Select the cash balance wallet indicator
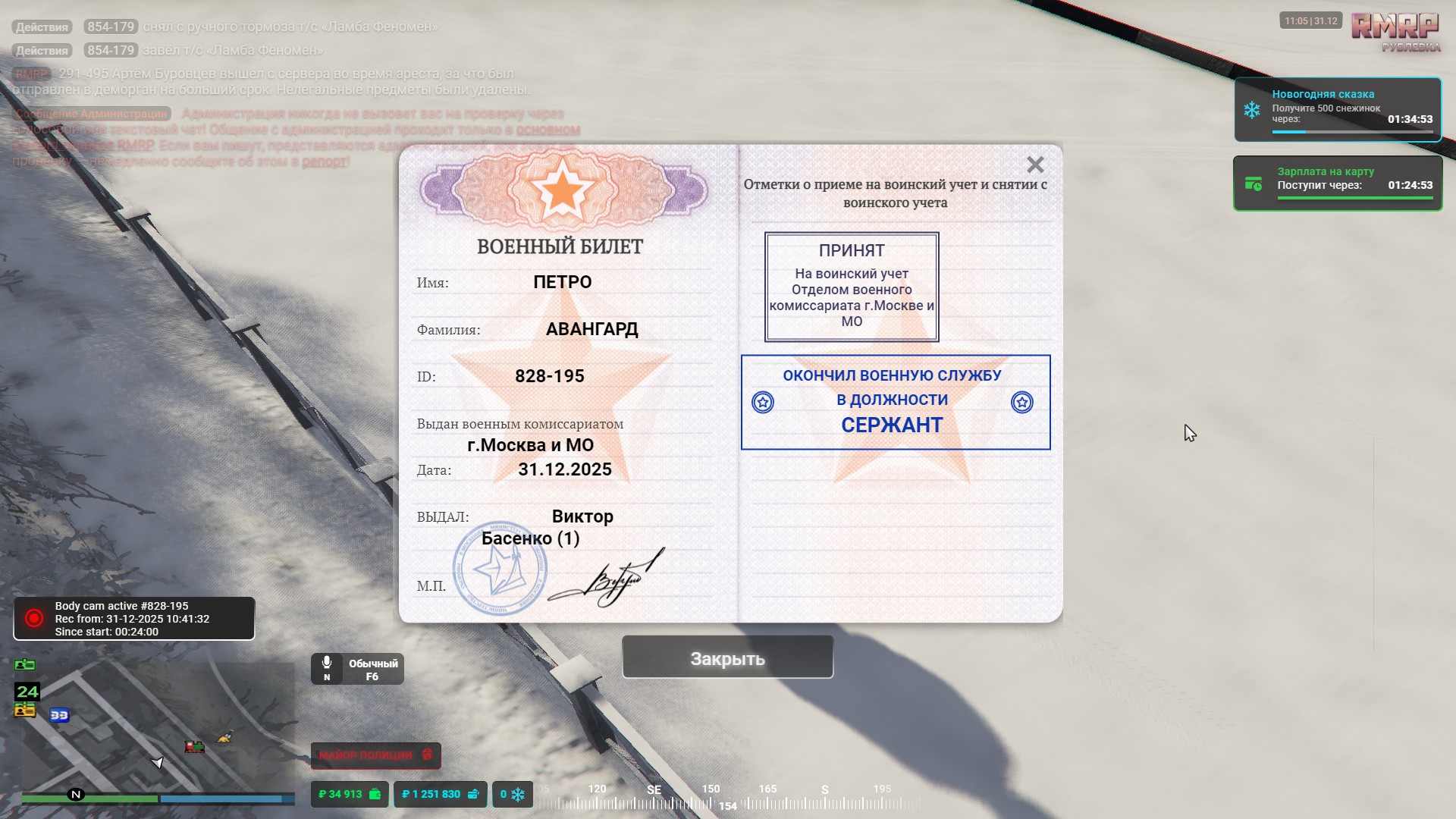Screen dimensions: 1456x819 350,794
